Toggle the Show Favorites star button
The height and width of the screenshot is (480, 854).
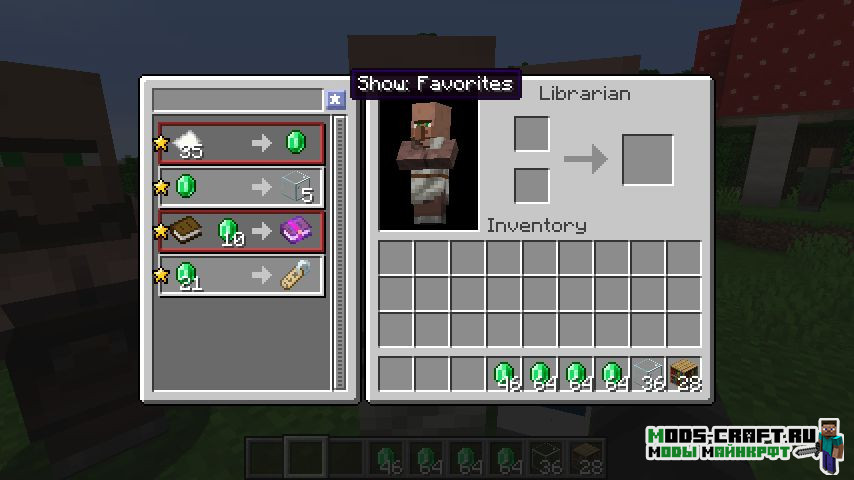point(335,100)
